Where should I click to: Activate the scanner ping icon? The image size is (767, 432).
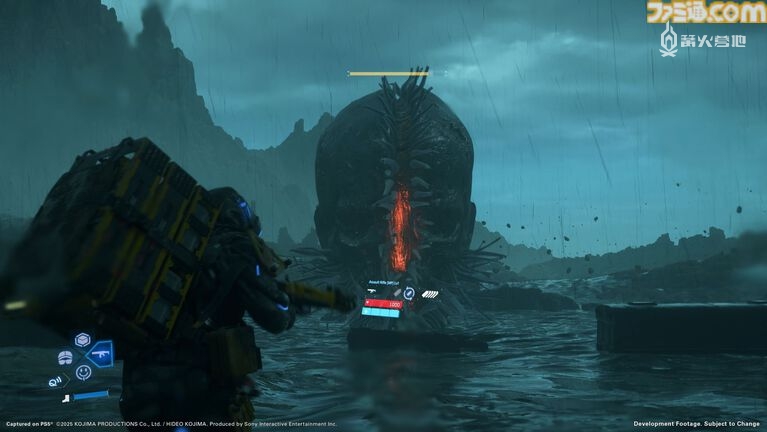pos(56,380)
